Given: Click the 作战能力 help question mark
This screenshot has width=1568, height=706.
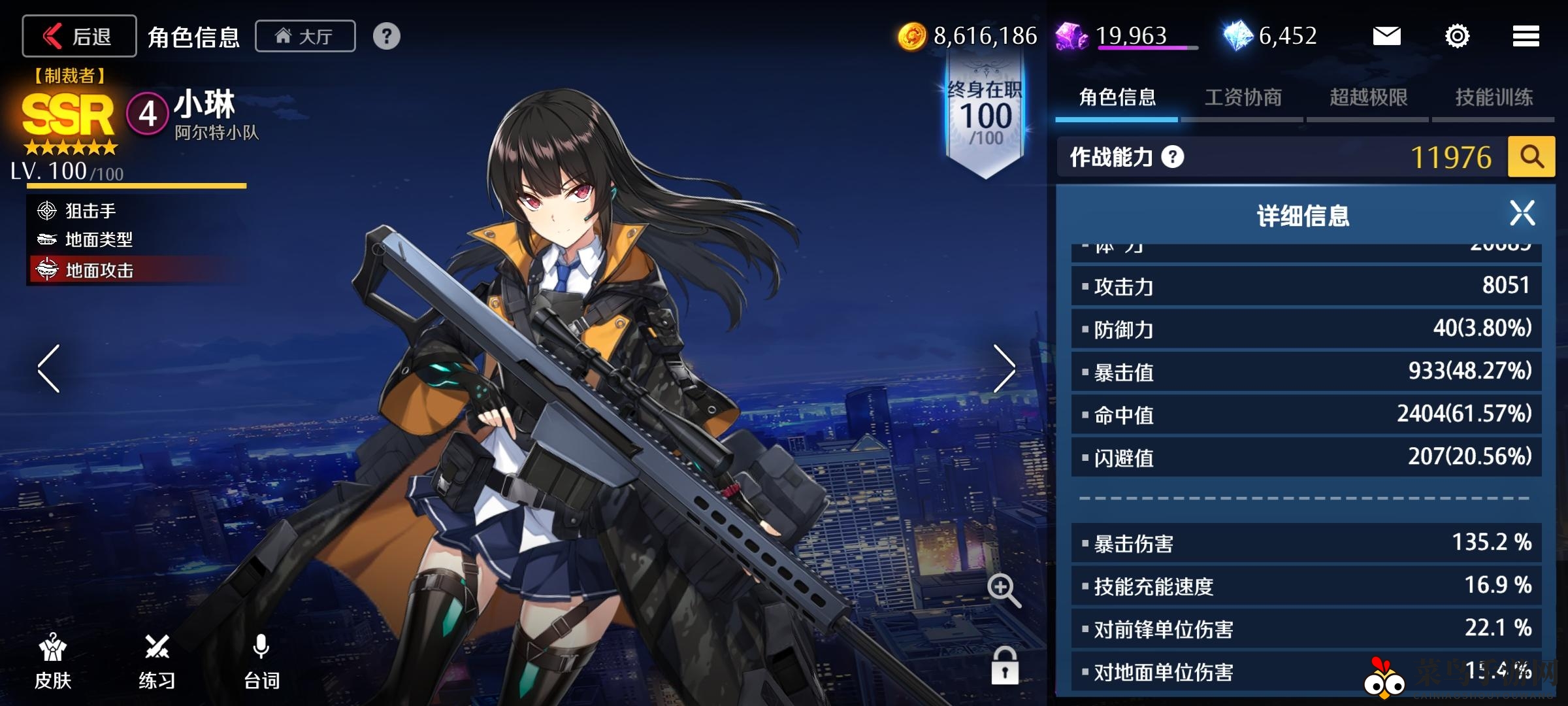Looking at the screenshot, I should pyautogui.click(x=1172, y=157).
